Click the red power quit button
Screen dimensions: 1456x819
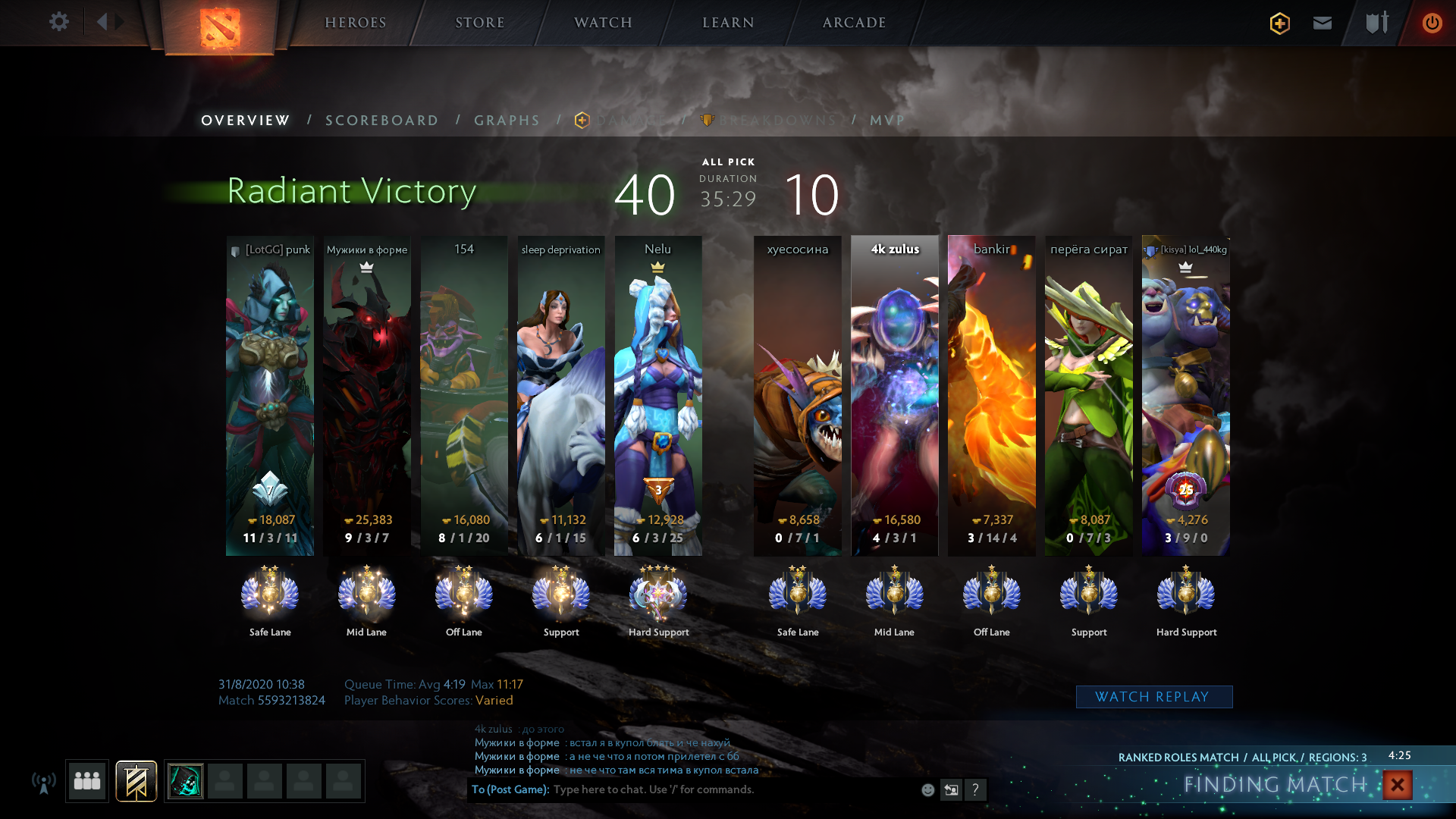[x=1432, y=23]
